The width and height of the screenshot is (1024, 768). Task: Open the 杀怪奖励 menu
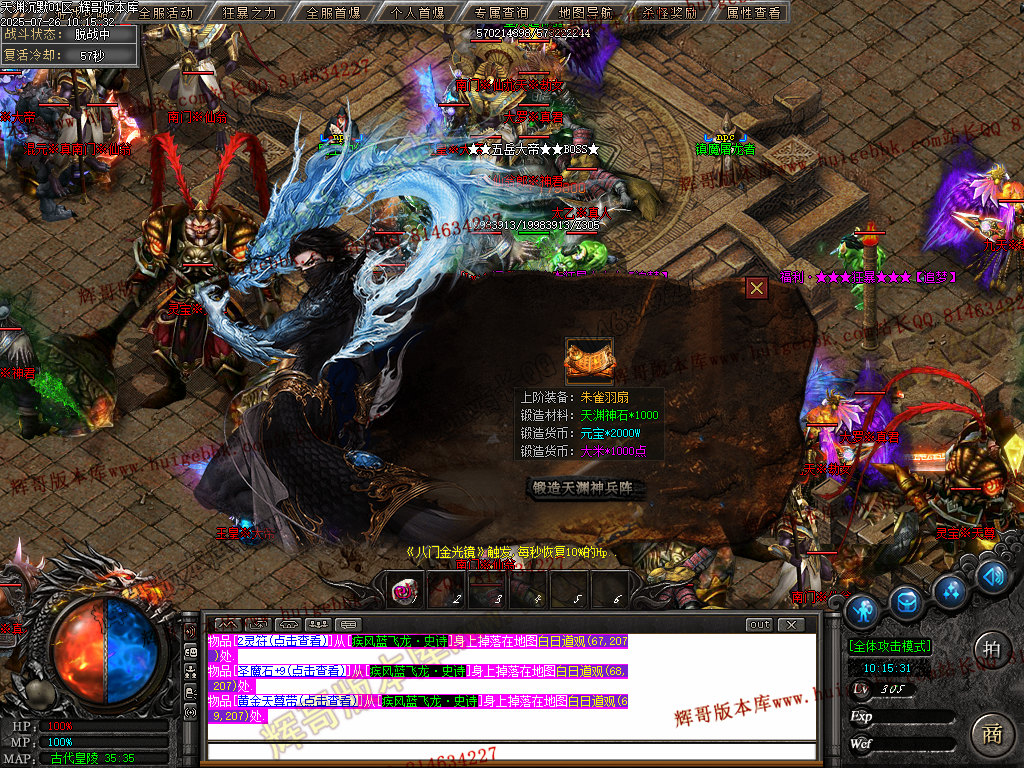click(670, 12)
